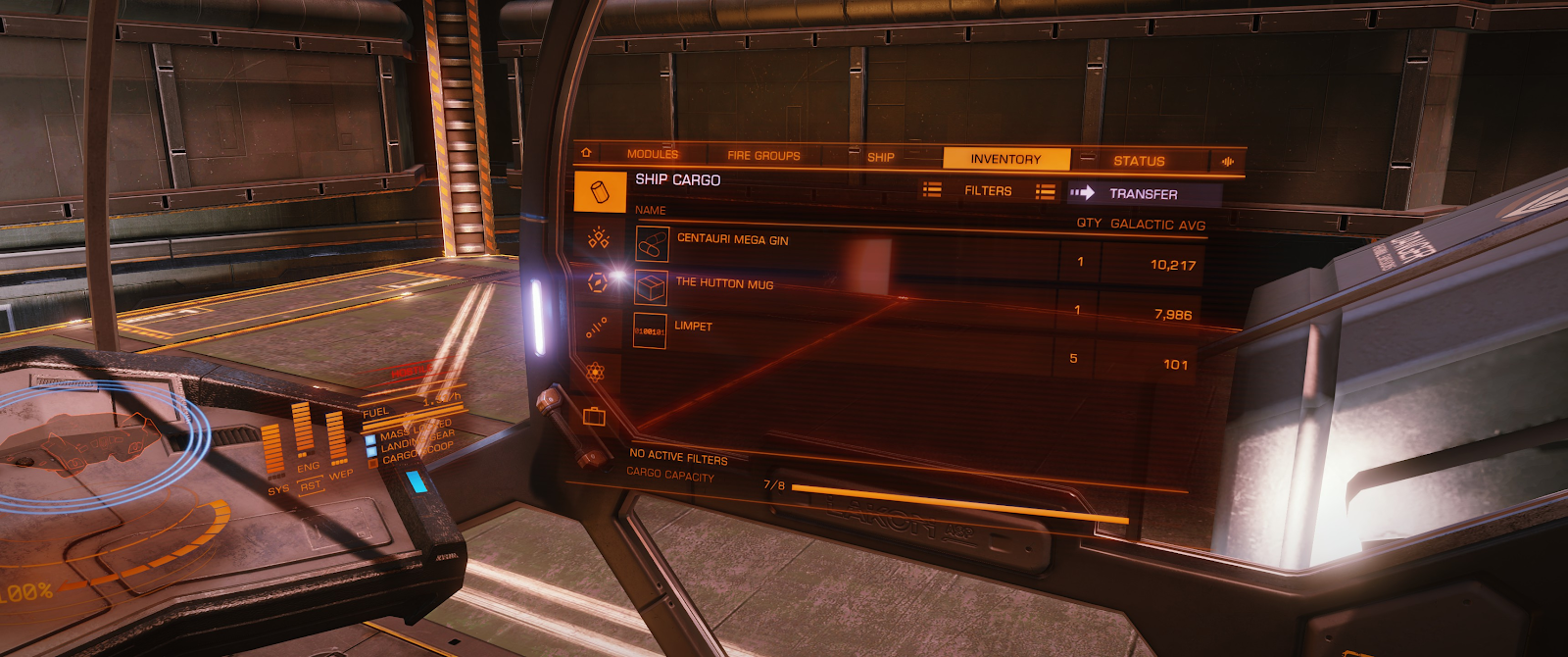Open the dotted-line data inventory category
The width and height of the screenshot is (1568, 657).
pyautogui.click(x=596, y=328)
